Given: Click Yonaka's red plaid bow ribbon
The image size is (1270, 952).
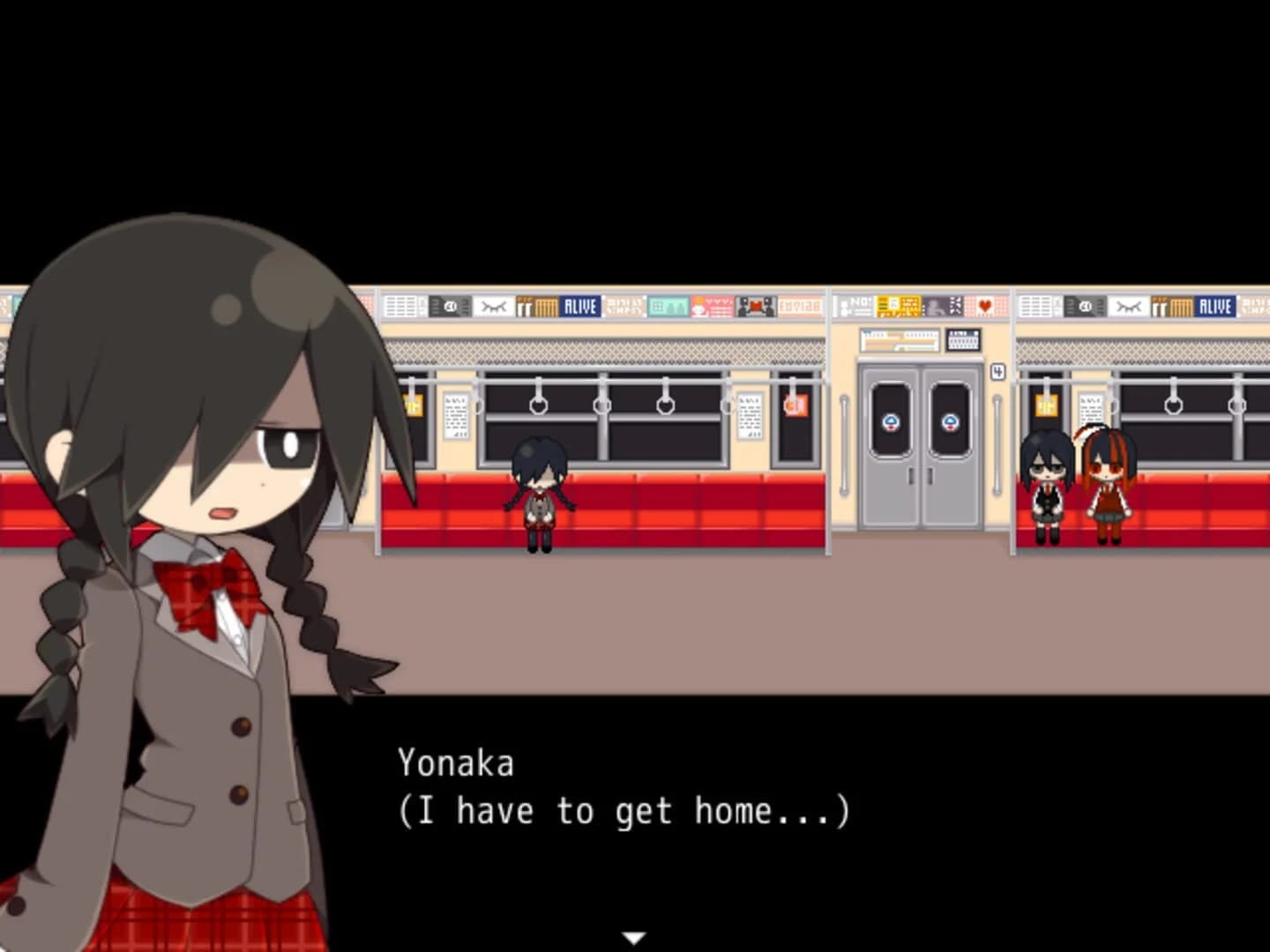Looking at the screenshot, I should 212,591.
